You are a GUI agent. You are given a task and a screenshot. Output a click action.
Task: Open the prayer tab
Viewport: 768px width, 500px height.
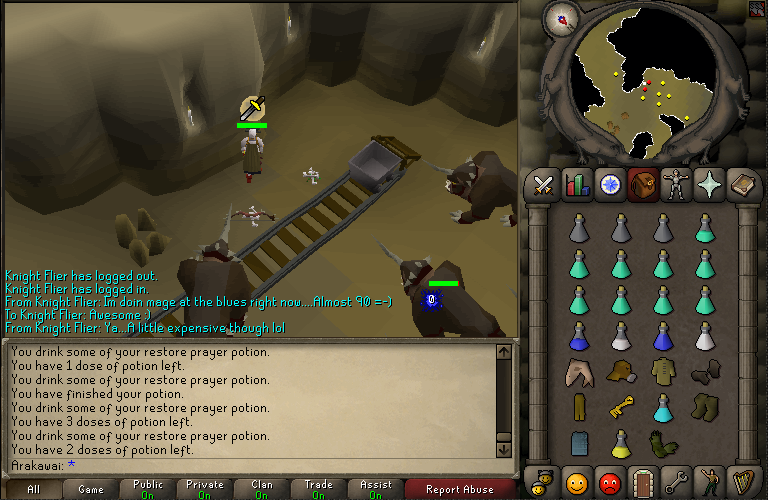click(711, 185)
